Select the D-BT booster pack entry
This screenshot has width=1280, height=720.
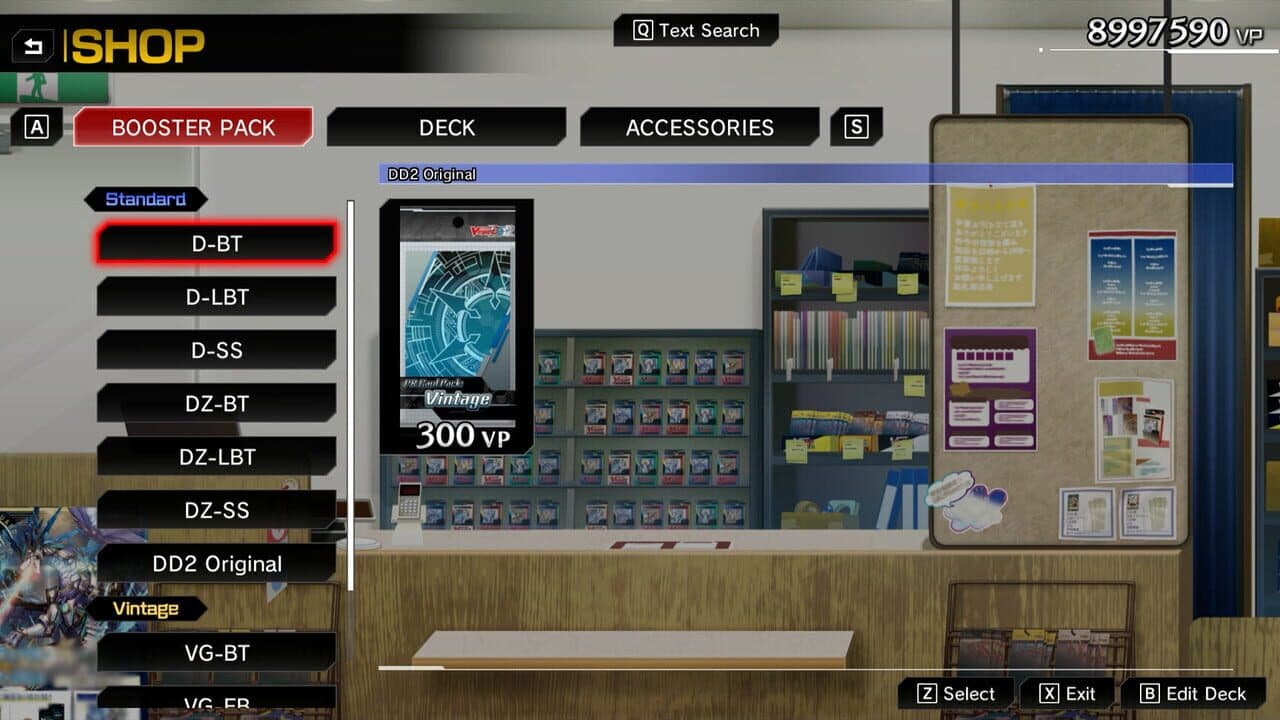tap(218, 243)
